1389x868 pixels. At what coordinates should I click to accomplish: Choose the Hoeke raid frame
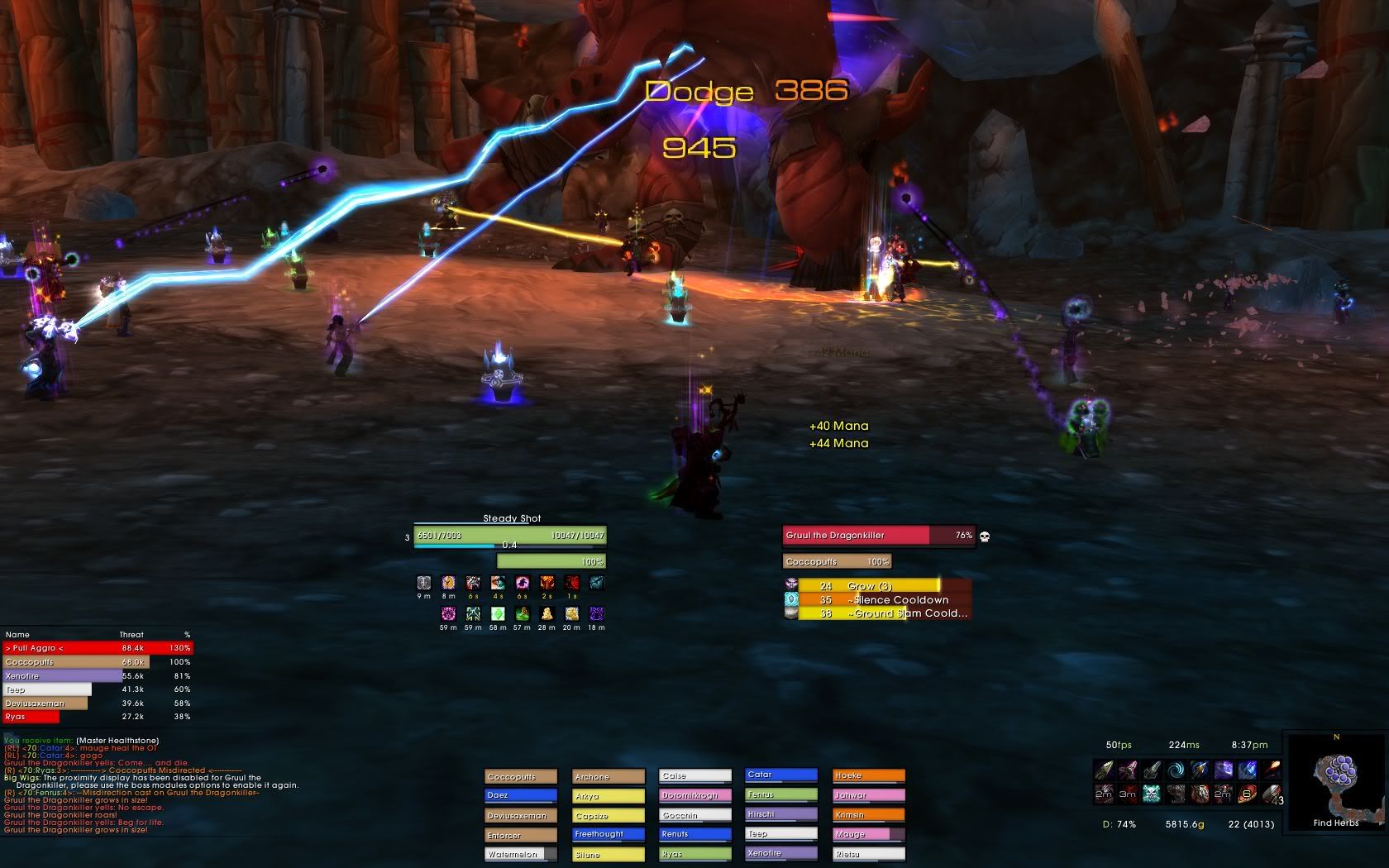868,776
